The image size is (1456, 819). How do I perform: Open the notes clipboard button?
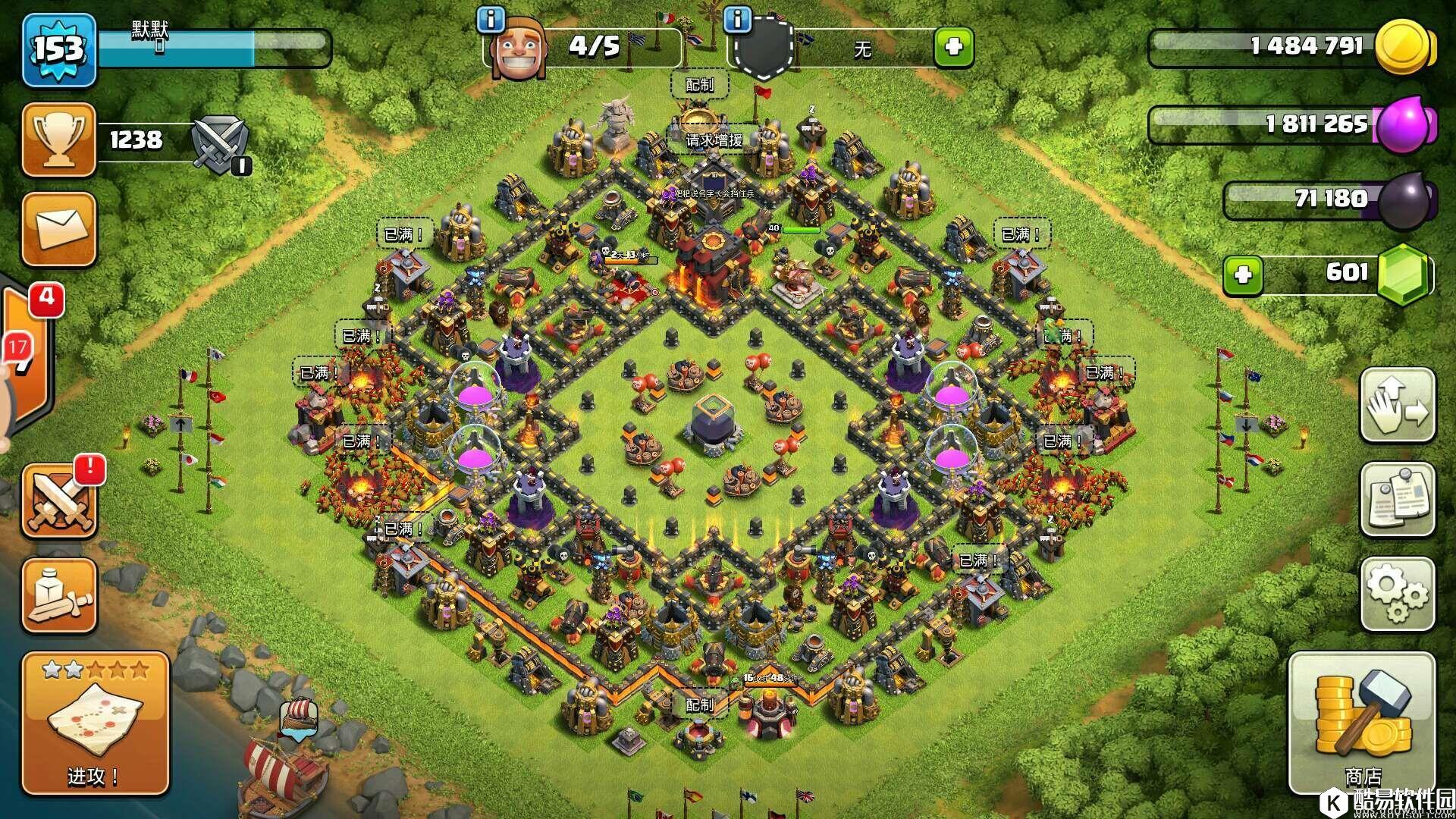[1397, 500]
